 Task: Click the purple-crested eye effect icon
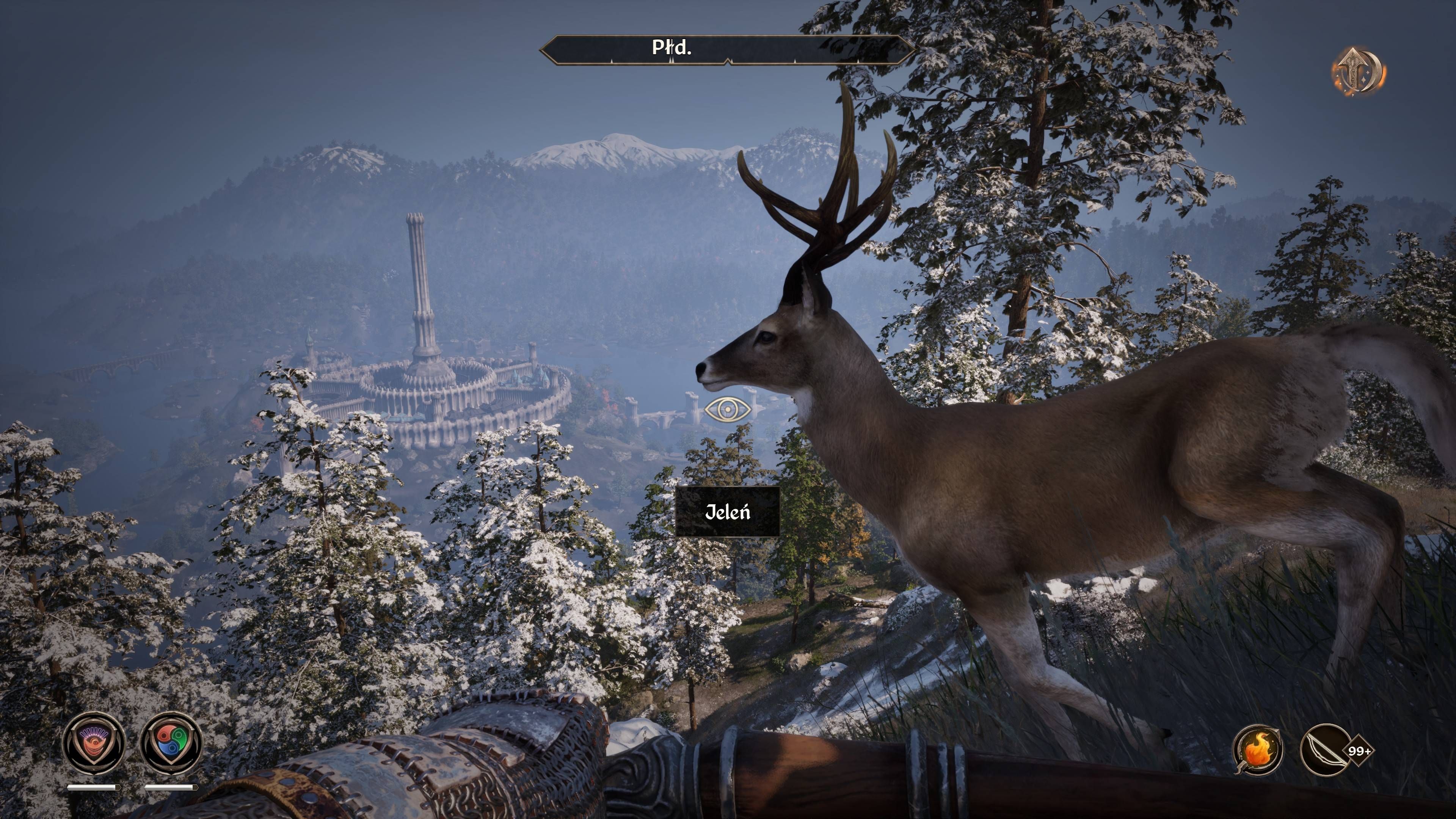93,742
